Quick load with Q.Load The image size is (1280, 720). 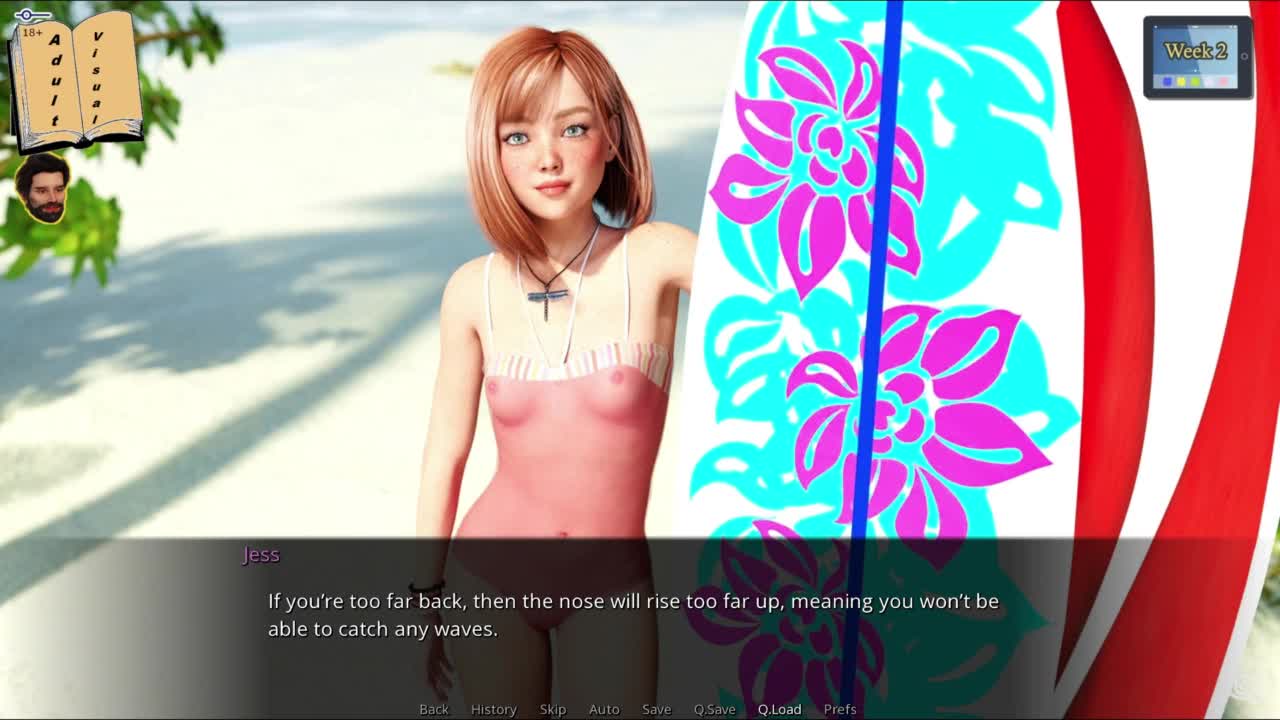coord(779,709)
